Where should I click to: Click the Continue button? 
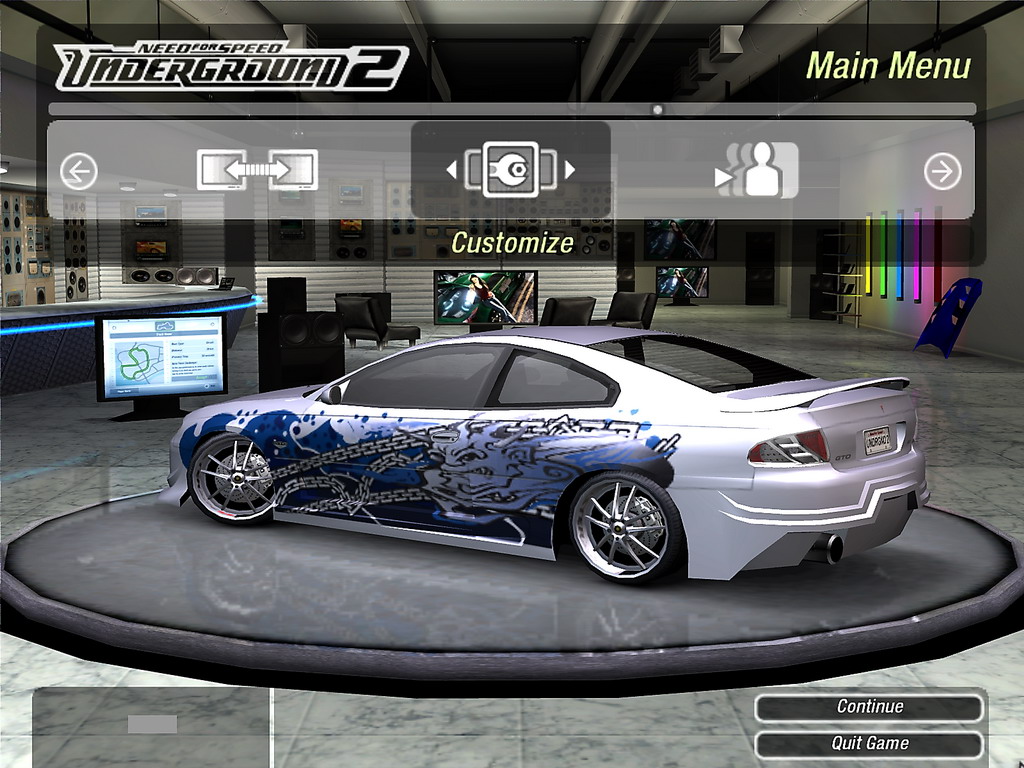tap(869, 707)
